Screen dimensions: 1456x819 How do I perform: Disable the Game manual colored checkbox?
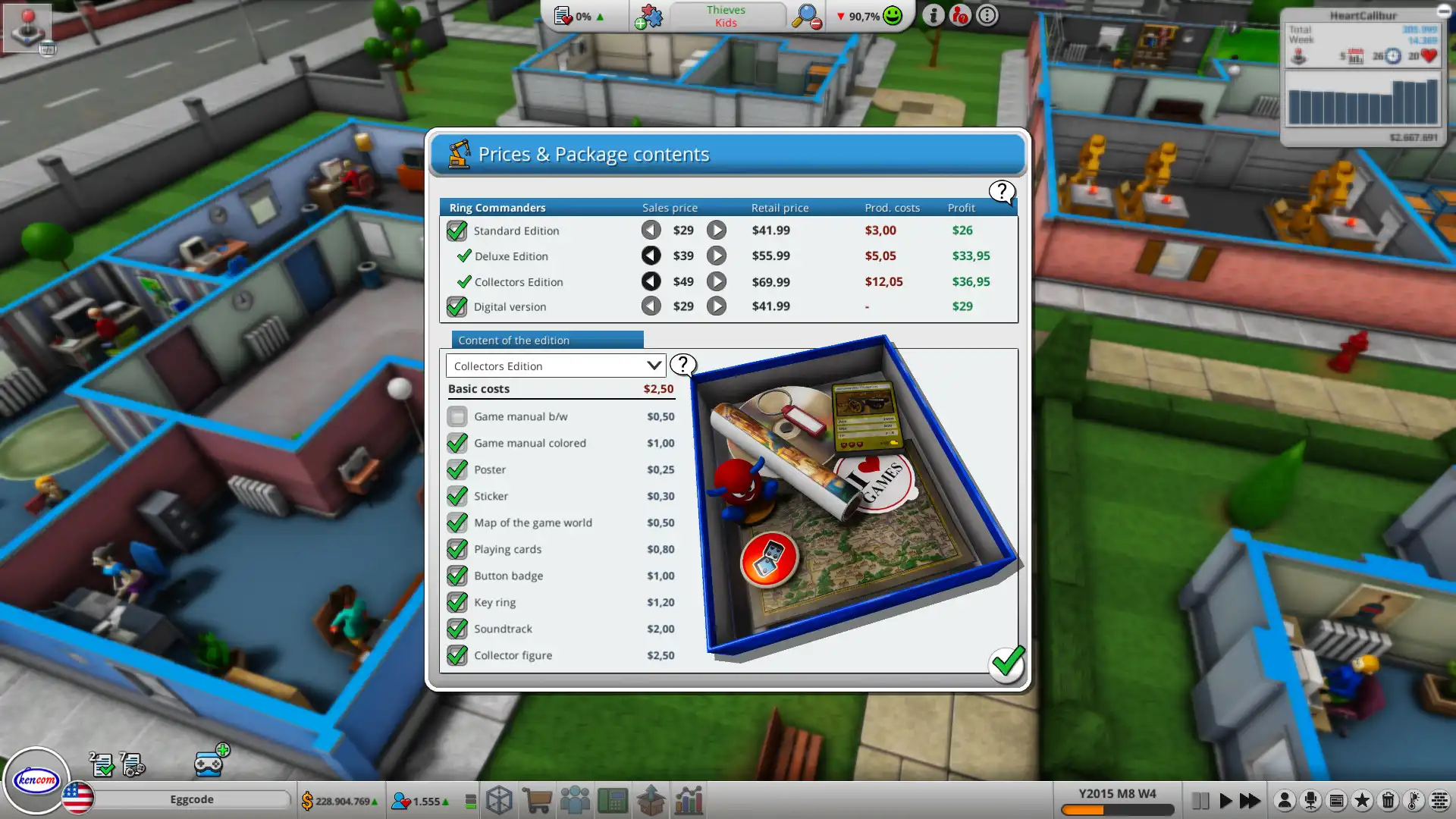tap(457, 443)
